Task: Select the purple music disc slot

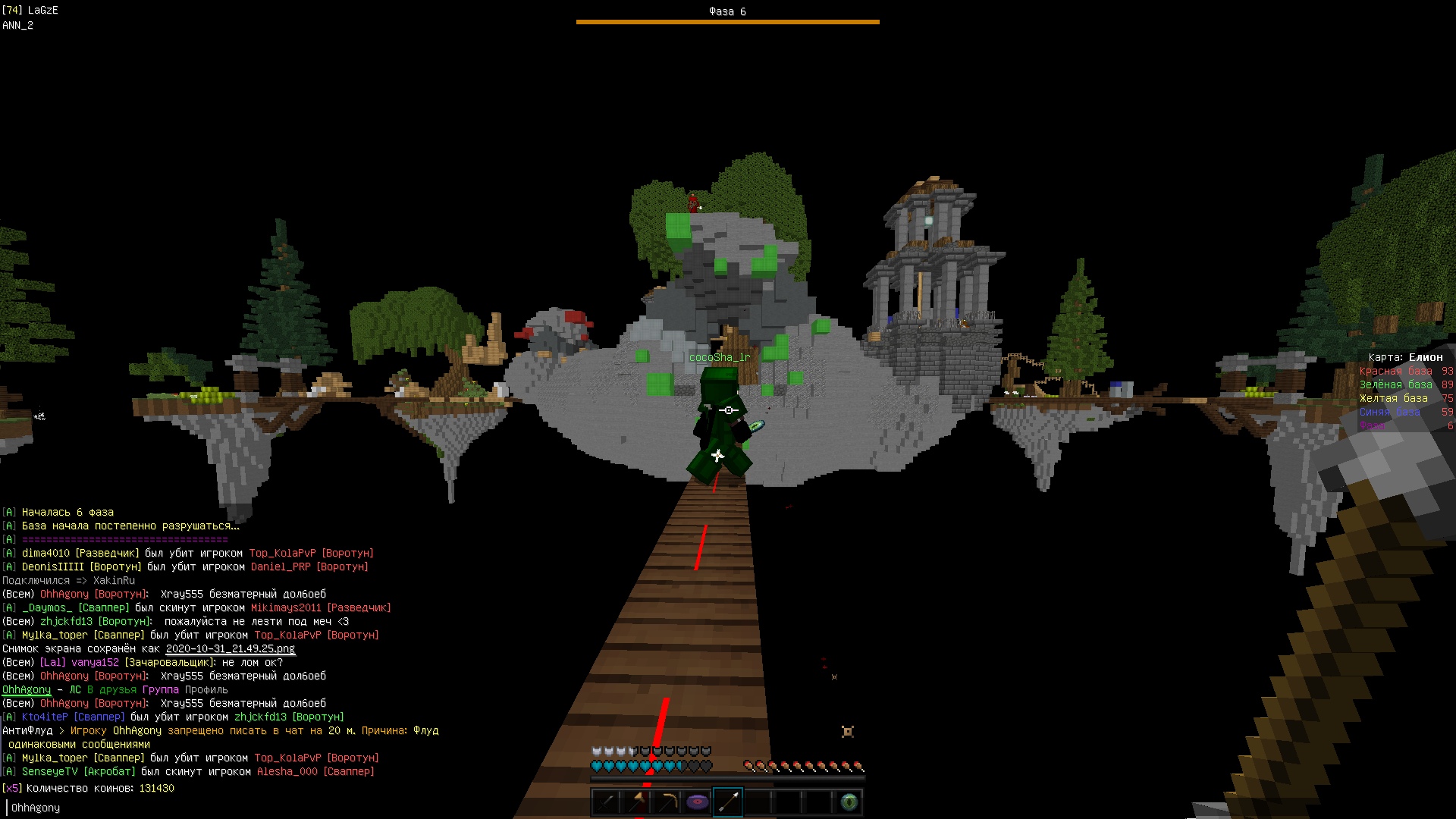Action: [698, 802]
